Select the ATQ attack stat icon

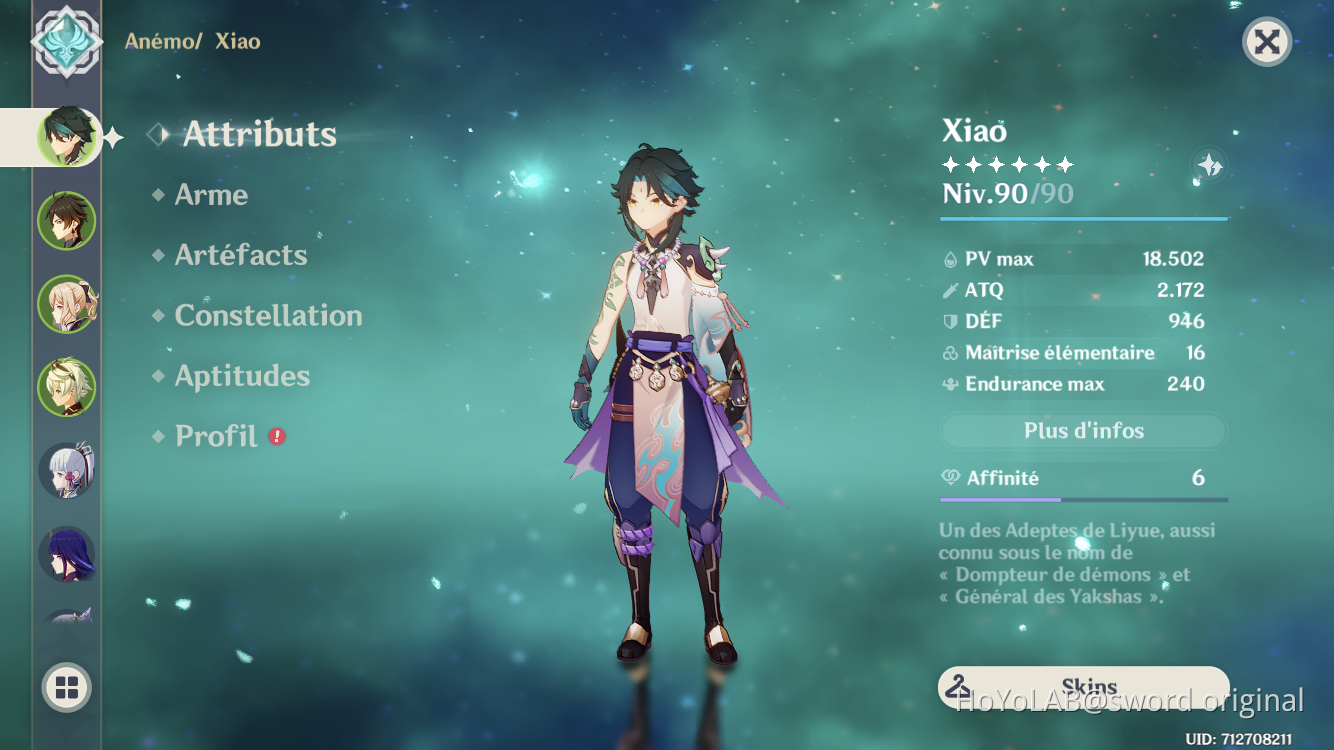coord(950,290)
